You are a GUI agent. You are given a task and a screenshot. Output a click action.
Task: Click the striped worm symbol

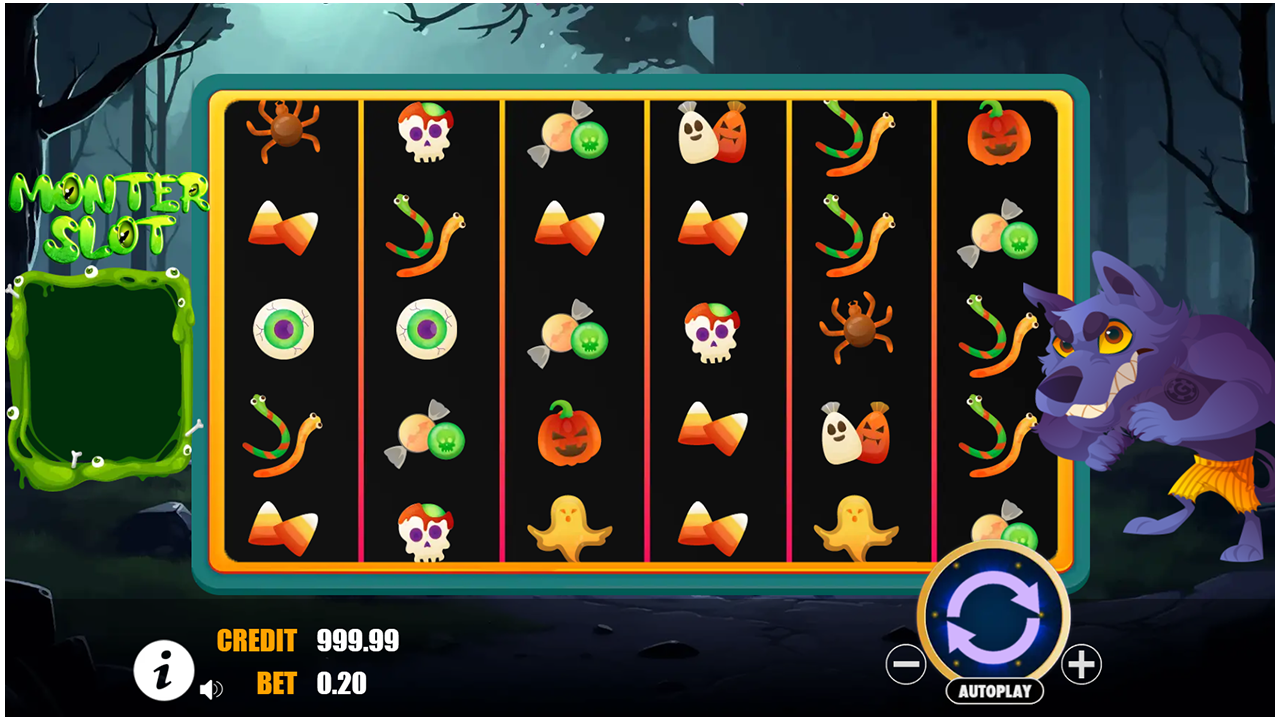click(428, 232)
